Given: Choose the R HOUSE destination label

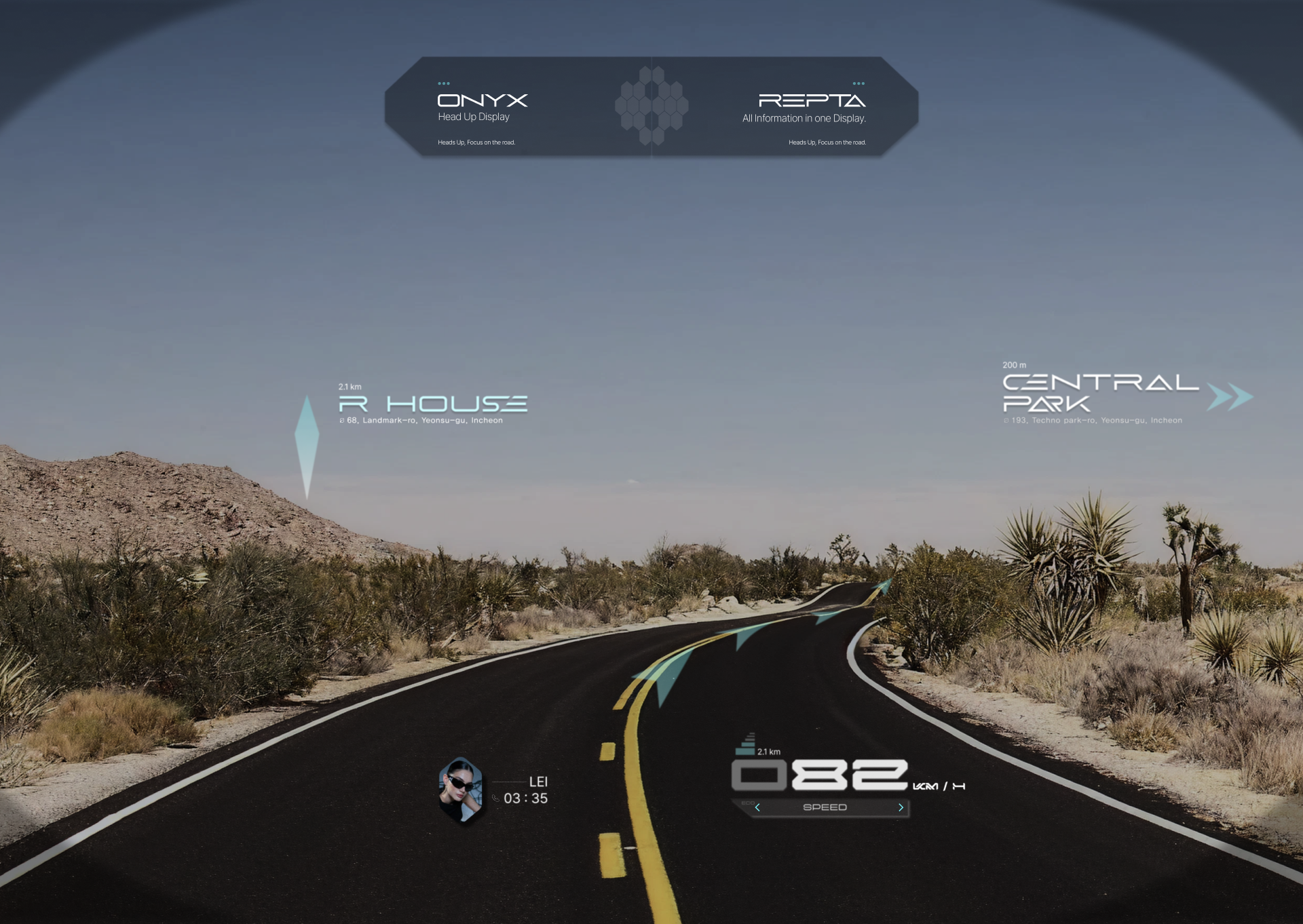Looking at the screenshot, I should [x=433, y=404].
